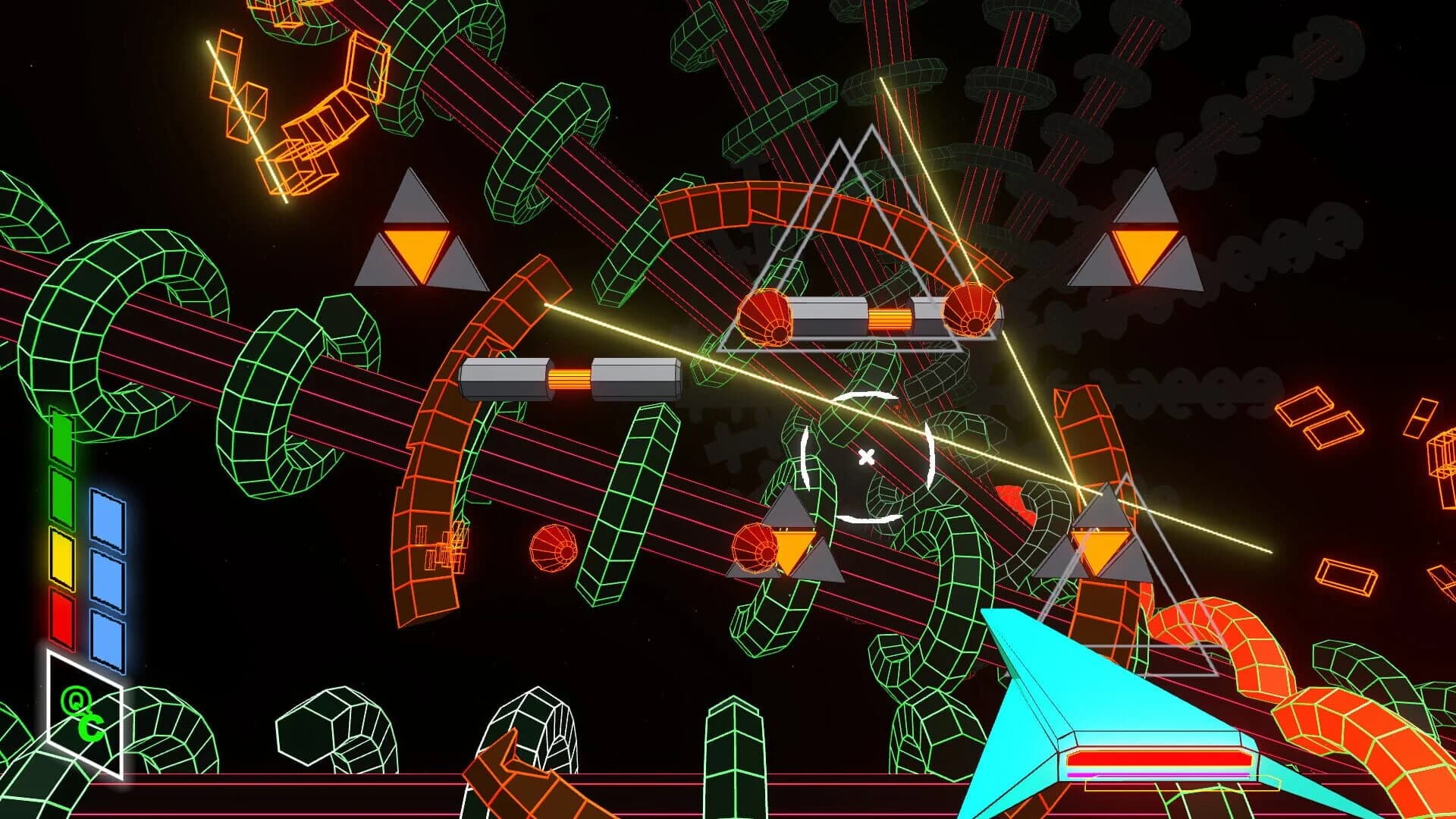The image size is (1456, 819).
Task: Click the white targeting reticle with X marker
Action: [865, 457]
